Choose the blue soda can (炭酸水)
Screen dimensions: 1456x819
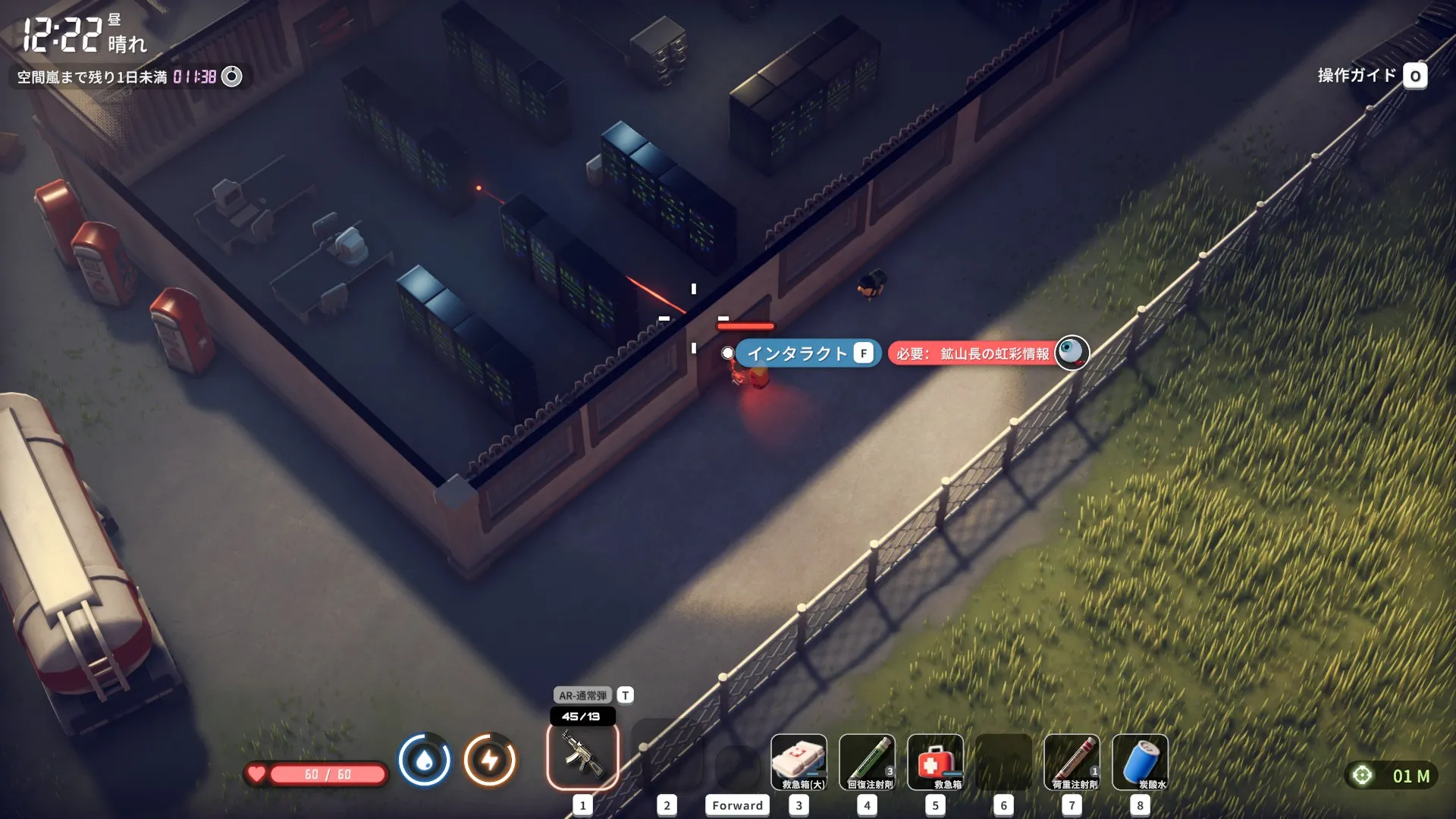pos(1140,761)
